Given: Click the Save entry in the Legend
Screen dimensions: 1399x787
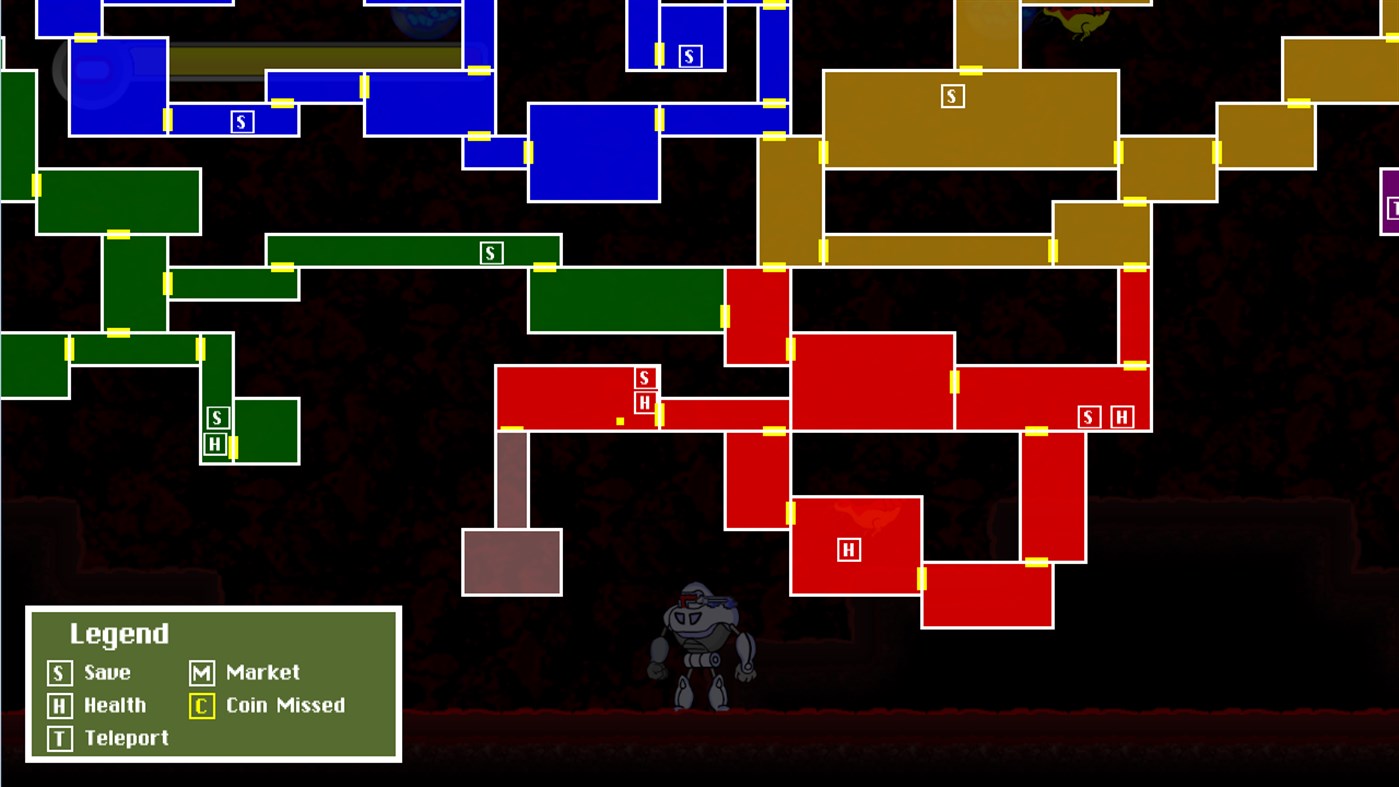Looking at the screenshot, I should coord(60,673).
